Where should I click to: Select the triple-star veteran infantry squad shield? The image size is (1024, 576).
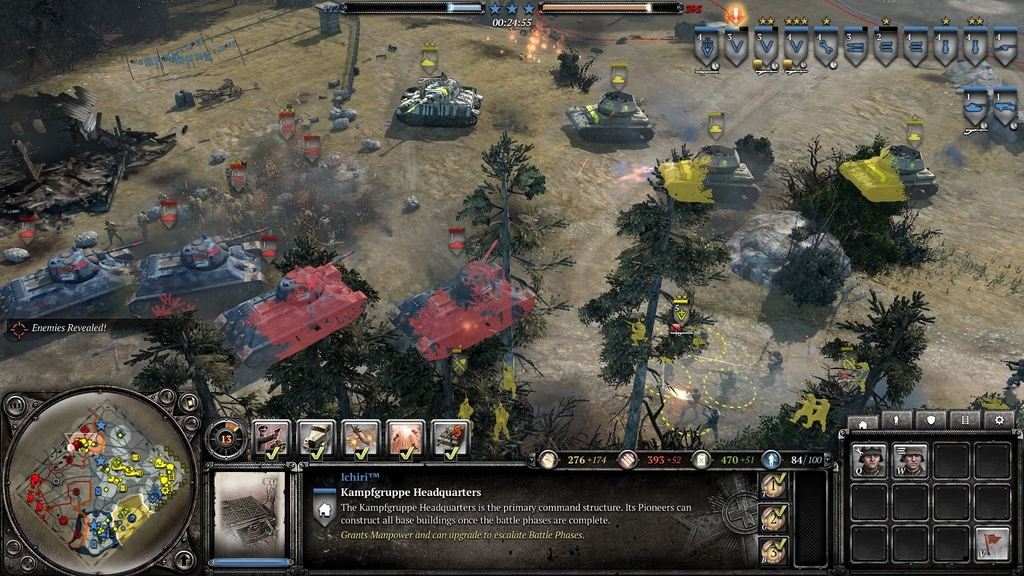coord(796,46)
